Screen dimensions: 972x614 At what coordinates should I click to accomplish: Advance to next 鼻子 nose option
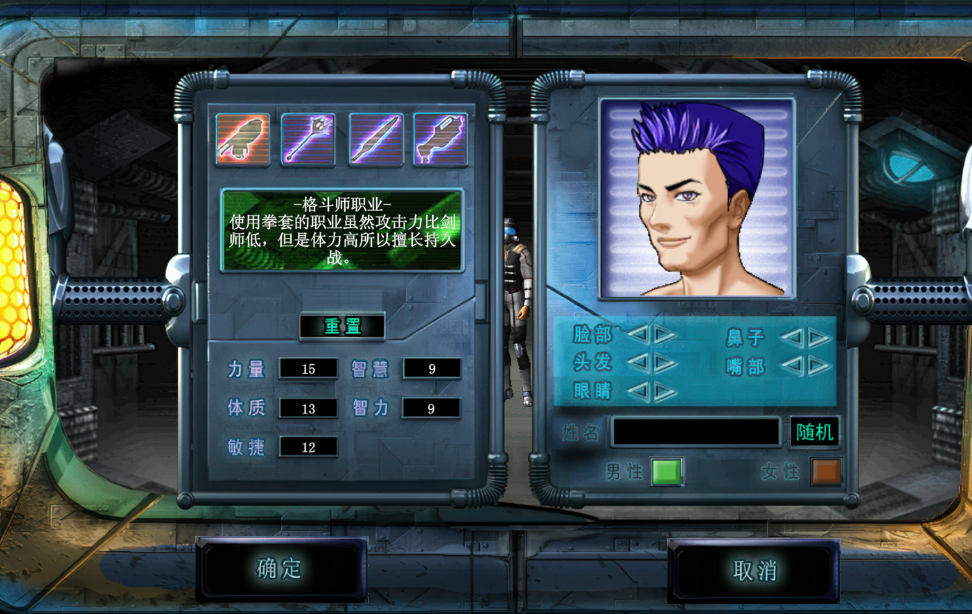point(819,338)
